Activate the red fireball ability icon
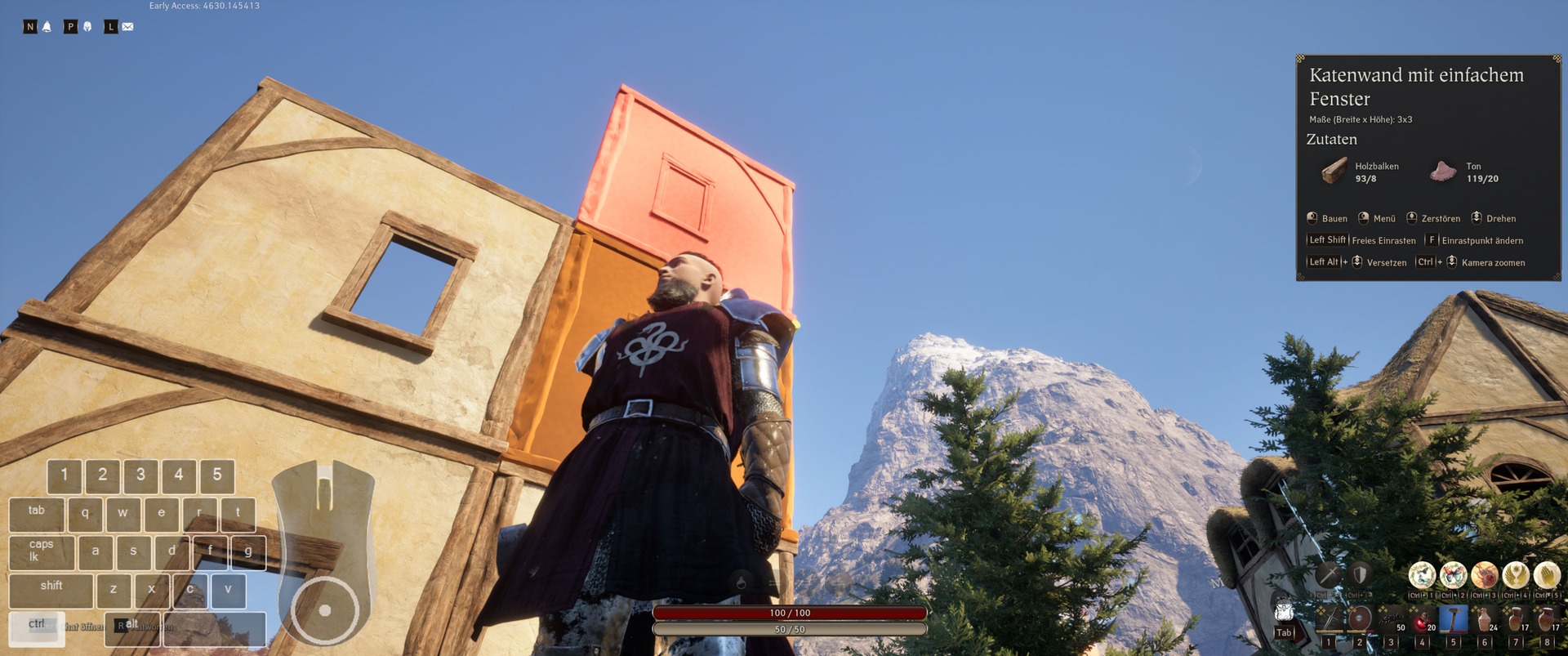 coord(1484,575)
